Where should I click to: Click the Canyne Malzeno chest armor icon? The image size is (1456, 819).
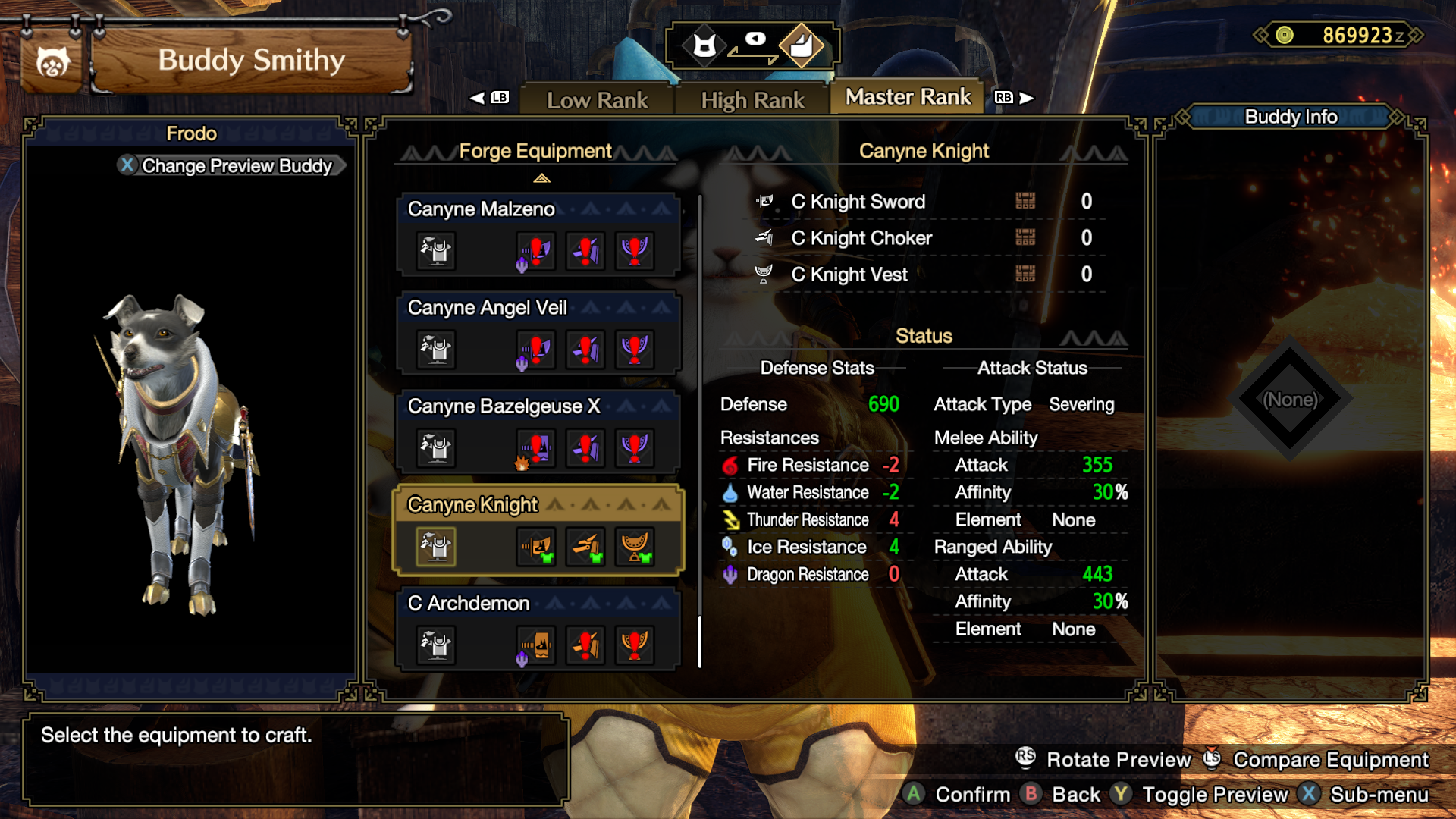[635, 250]
